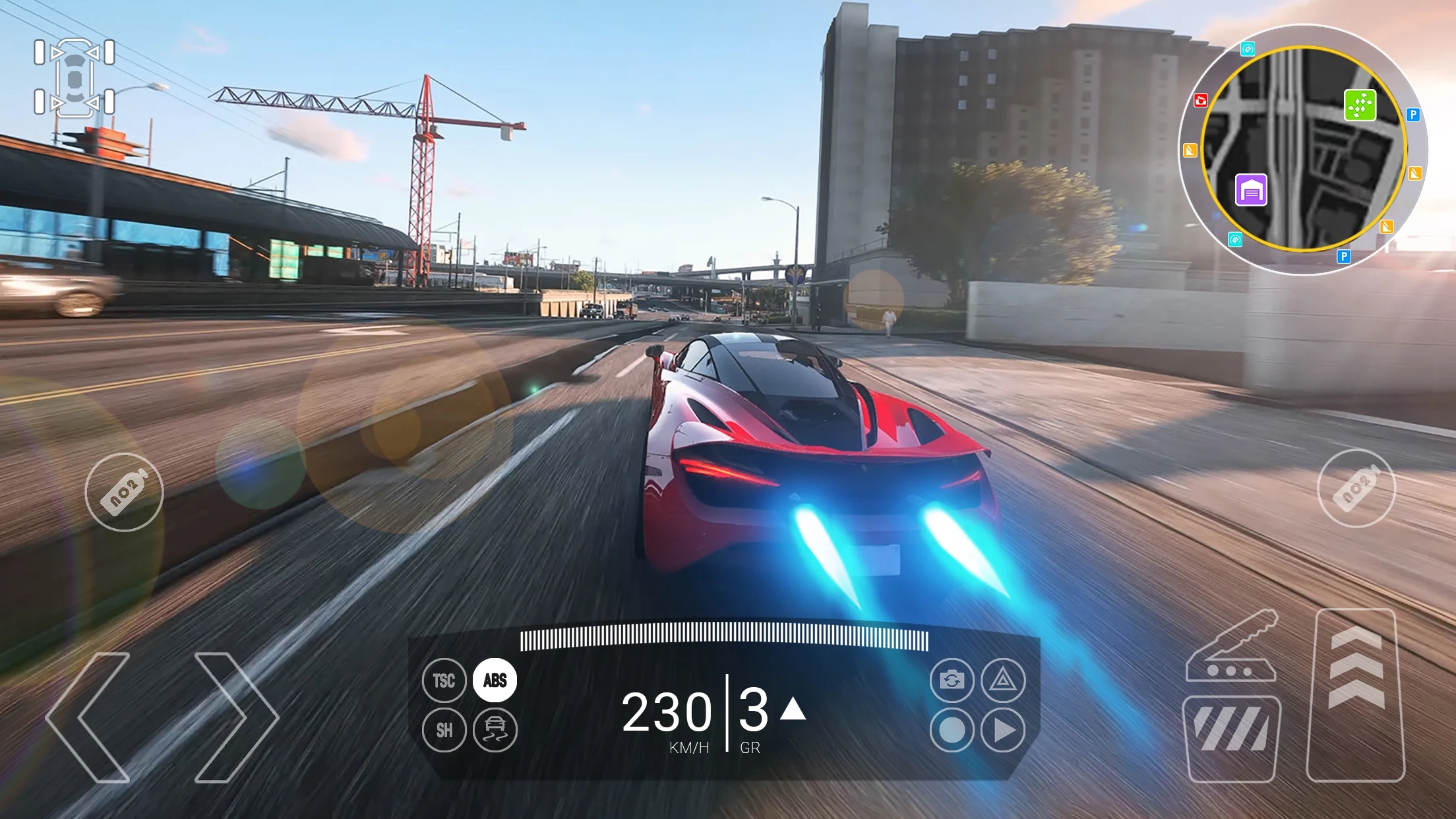1456x819 pixels.
Task: Toggle TSC traction control
Action: pyautogui.click(x=444, y=681)
